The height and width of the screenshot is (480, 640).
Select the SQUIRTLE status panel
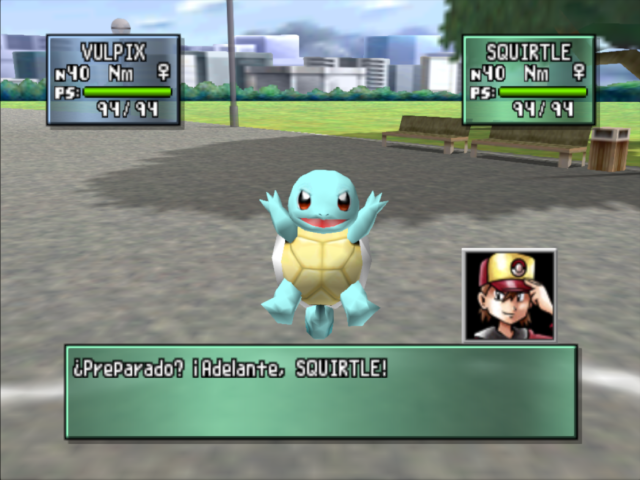point(528,80)
